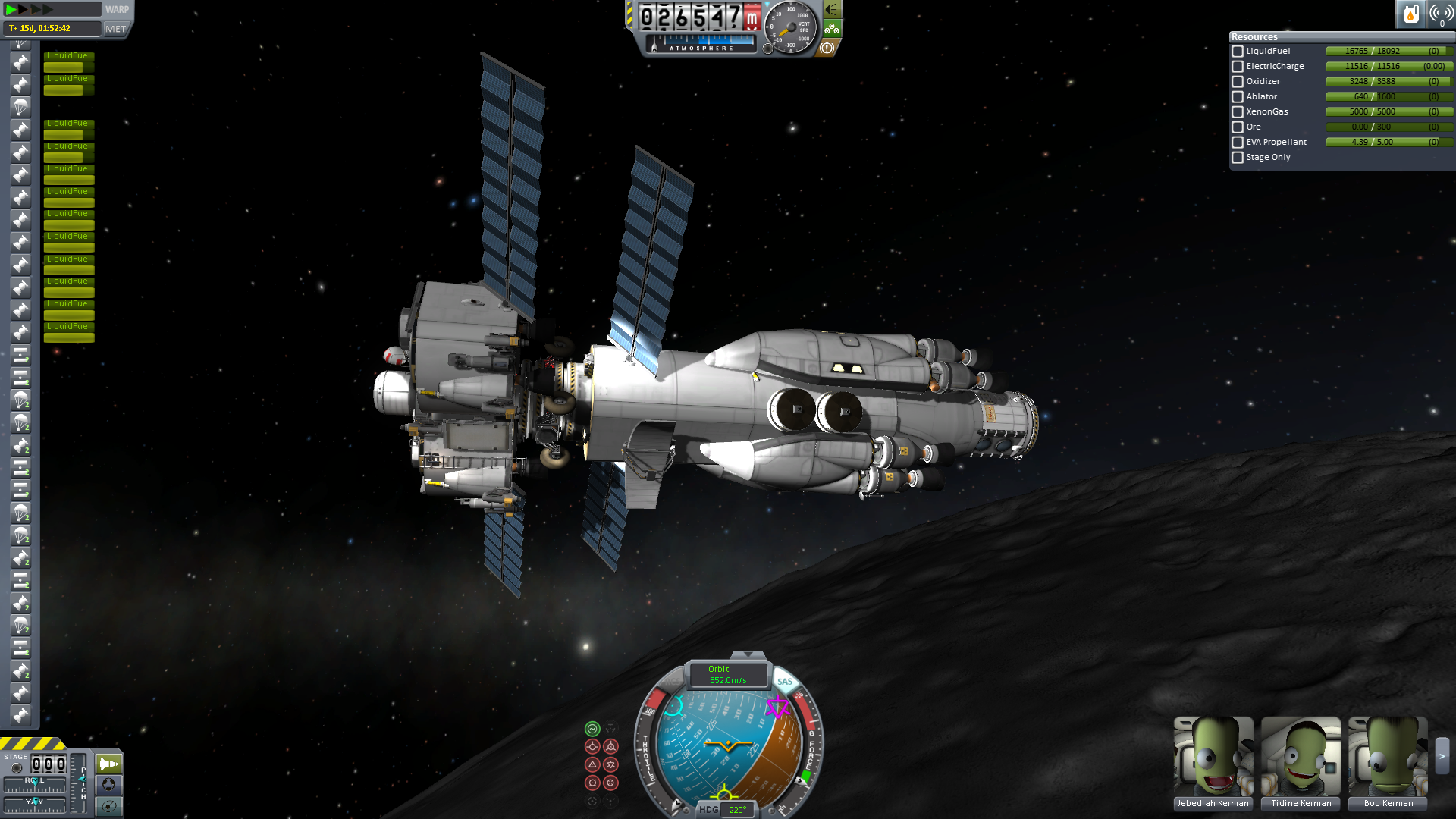Open the orbital map view button
This screenshot has height=819, width=1456.
tap(108, 805)
